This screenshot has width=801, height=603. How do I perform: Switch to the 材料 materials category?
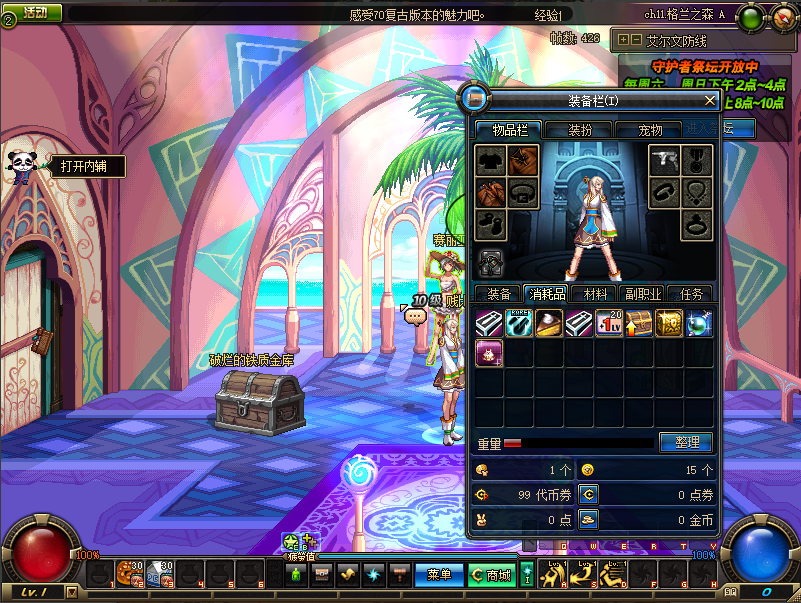595,294
